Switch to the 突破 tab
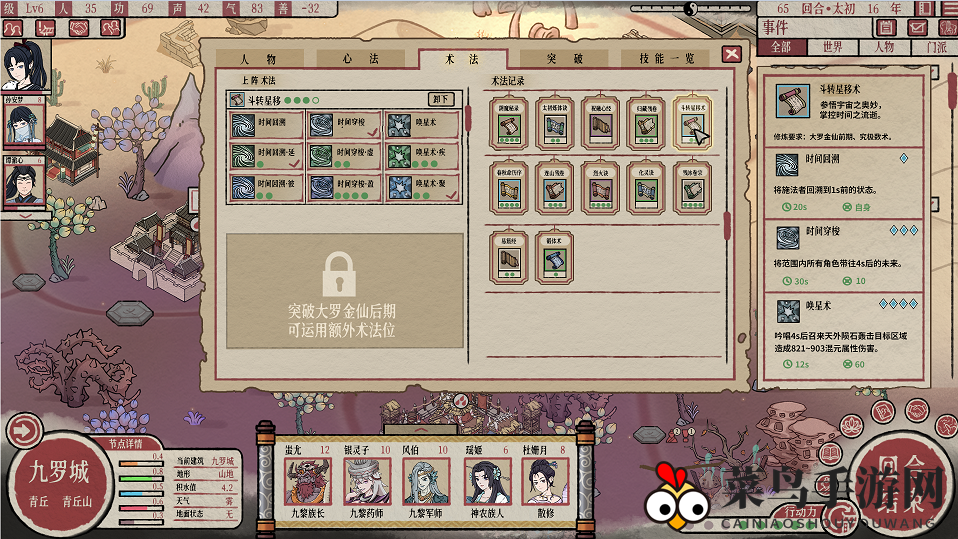958x539 pixels. 564,59
